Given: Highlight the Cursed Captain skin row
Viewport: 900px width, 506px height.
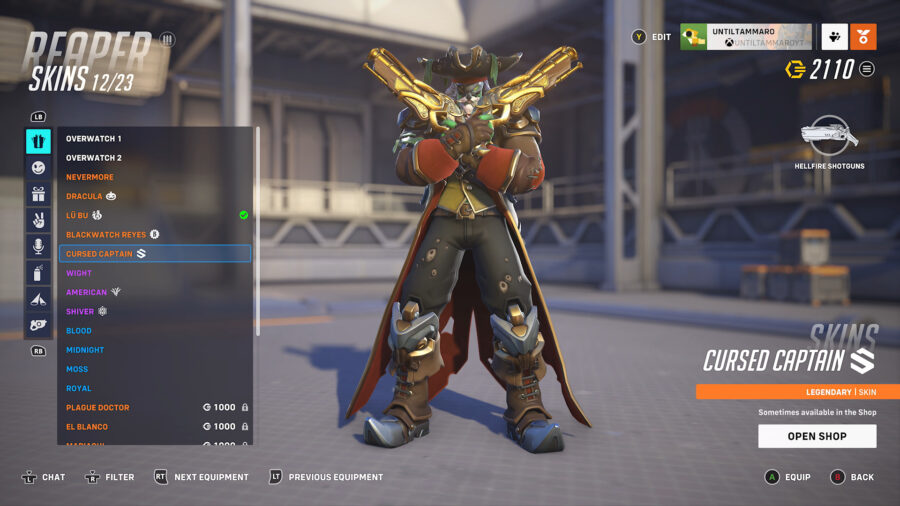Looking at the screenshot, I should [155, 254].
